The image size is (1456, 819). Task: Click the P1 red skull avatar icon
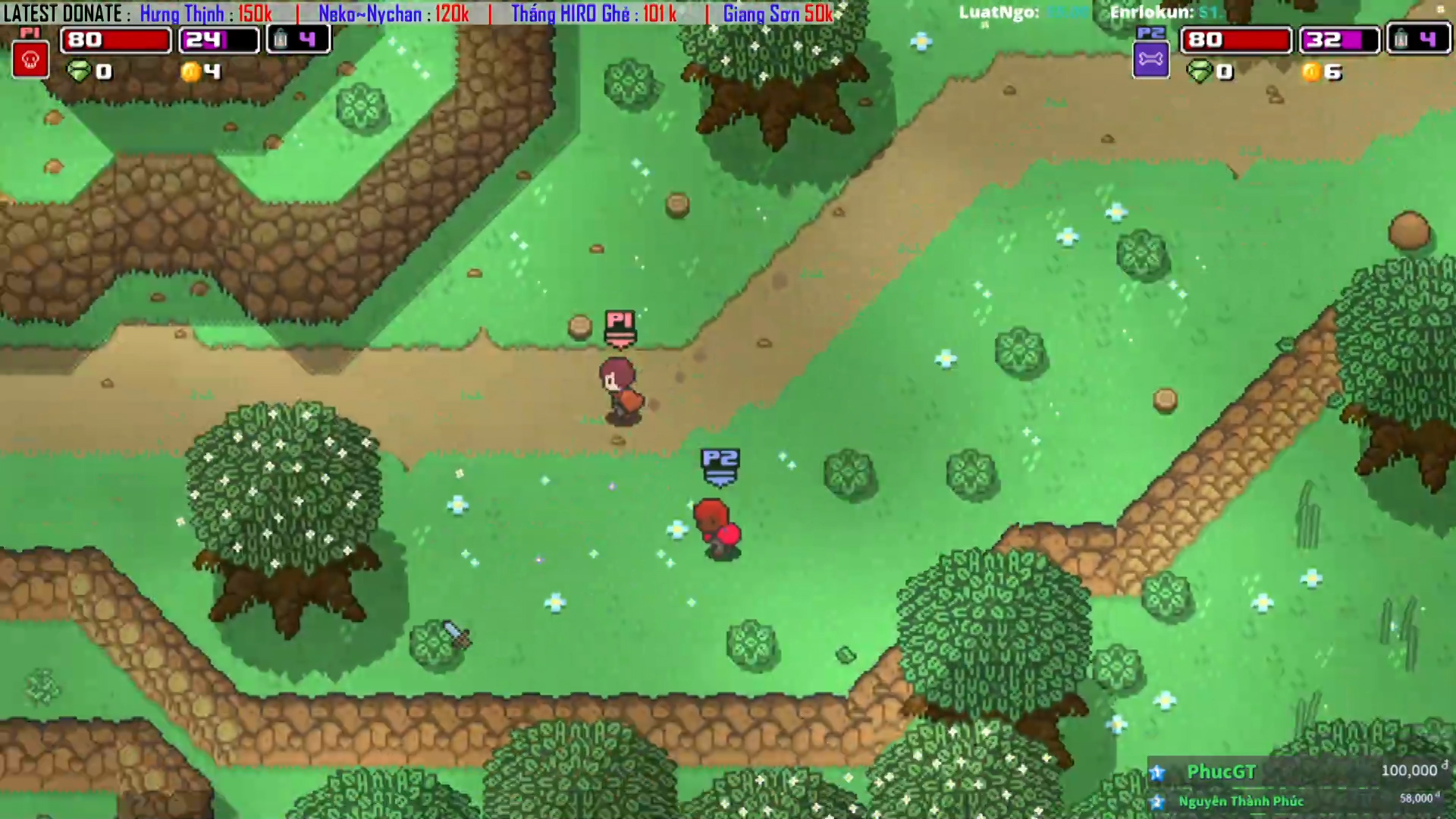point(30,58)
